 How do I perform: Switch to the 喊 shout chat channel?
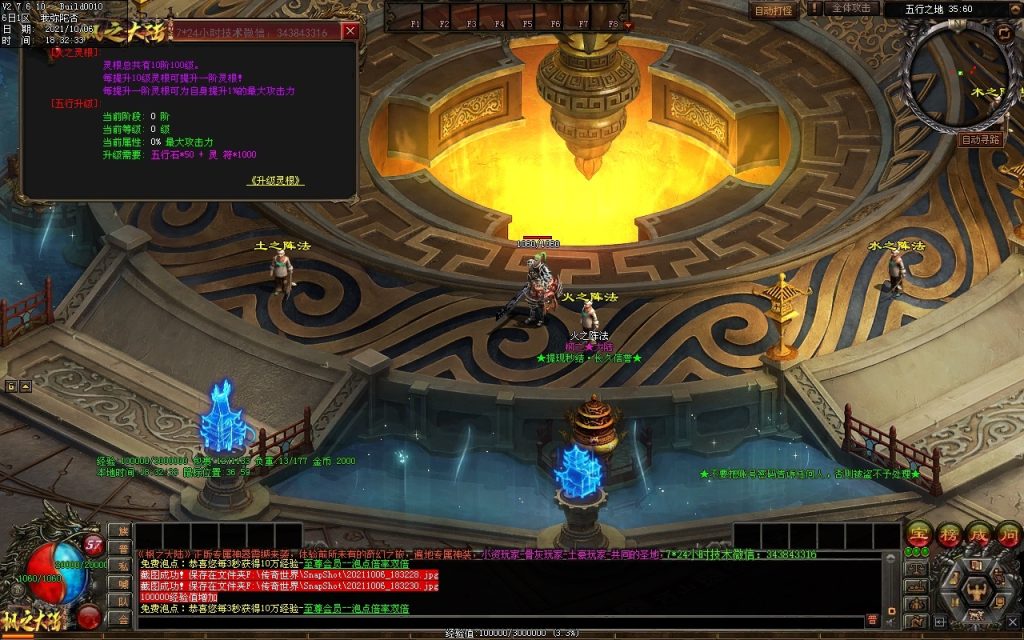tap(123, 584)
